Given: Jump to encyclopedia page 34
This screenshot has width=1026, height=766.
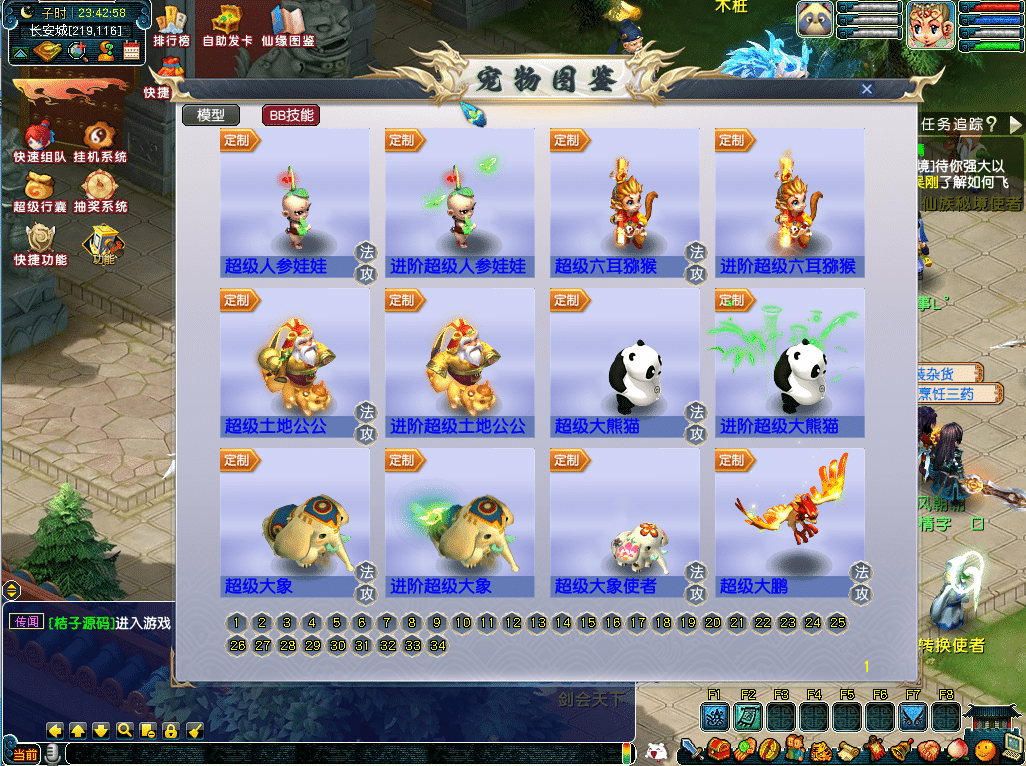Looking at the screenshot, I should point(437,646).
